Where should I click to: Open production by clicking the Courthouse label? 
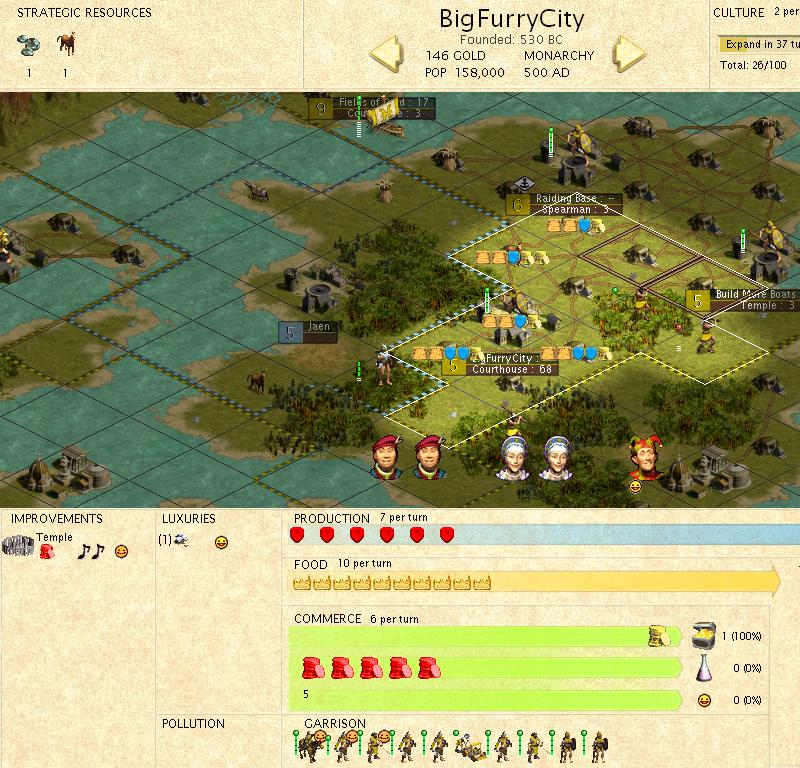point(513,370)
